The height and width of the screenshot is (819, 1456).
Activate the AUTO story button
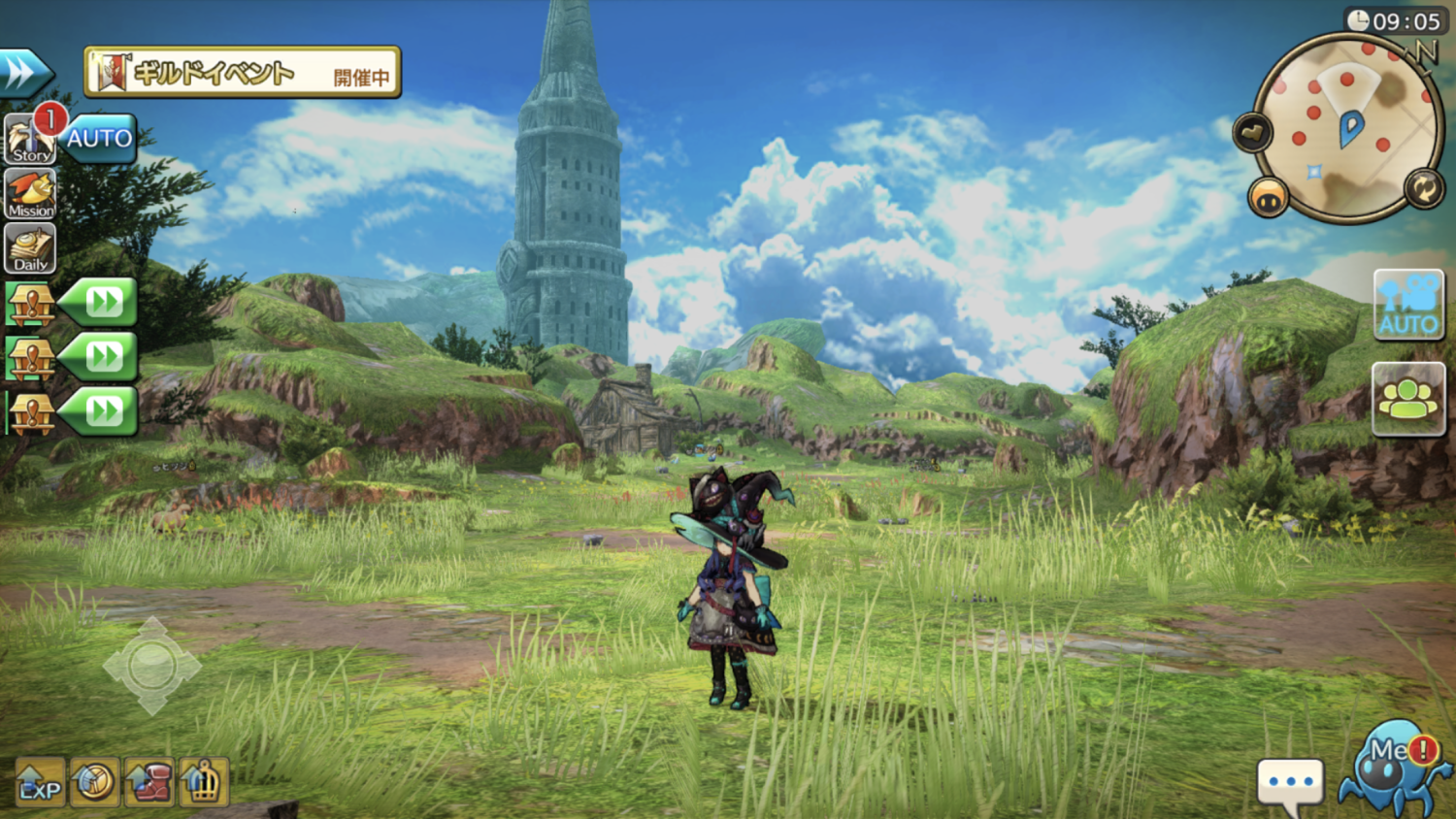tap(100, 139)
